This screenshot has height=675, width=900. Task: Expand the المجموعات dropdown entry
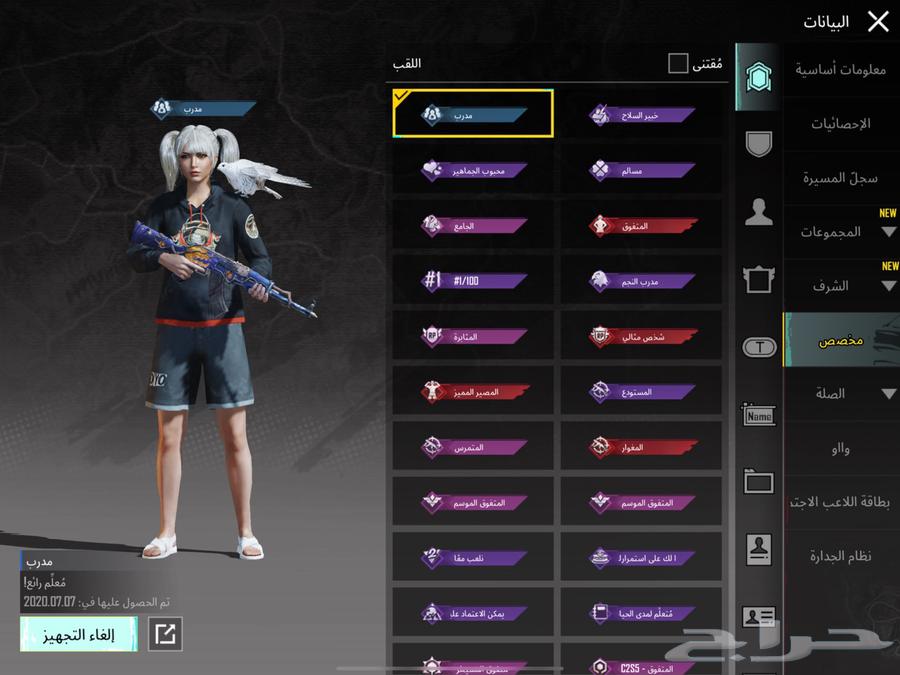coord(840,232)
